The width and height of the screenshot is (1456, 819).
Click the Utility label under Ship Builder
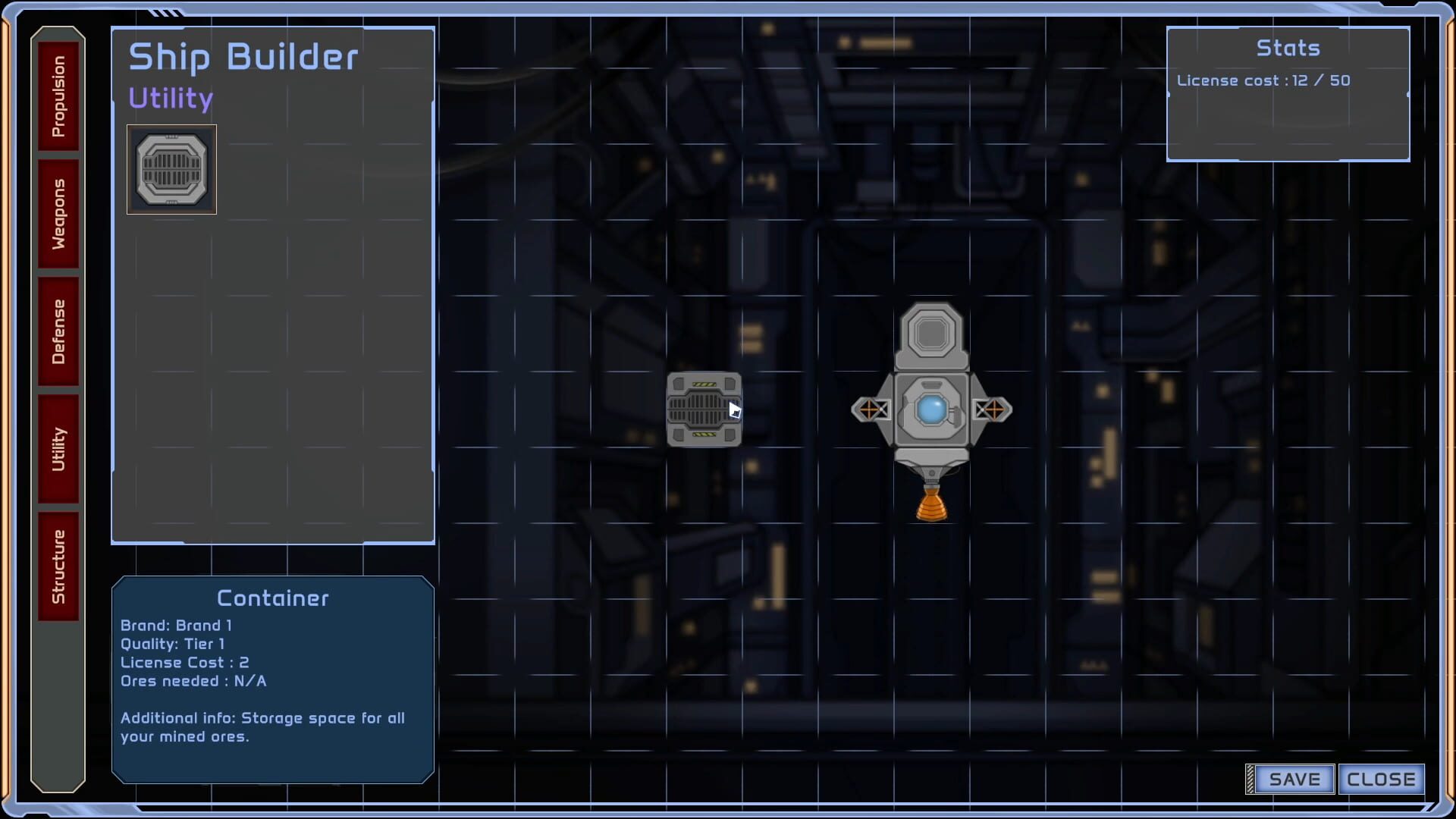click(170, 98)
